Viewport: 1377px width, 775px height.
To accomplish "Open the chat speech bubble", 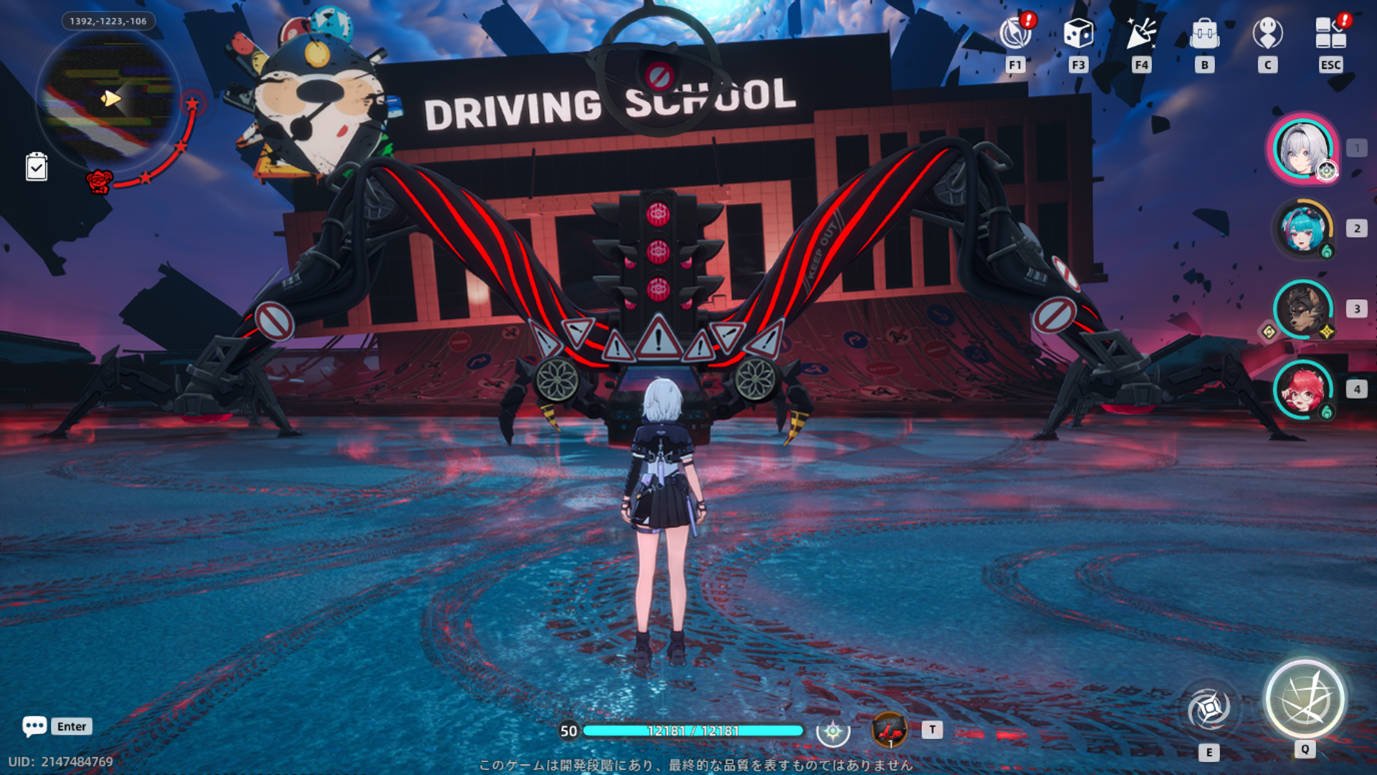I will 35,726.
